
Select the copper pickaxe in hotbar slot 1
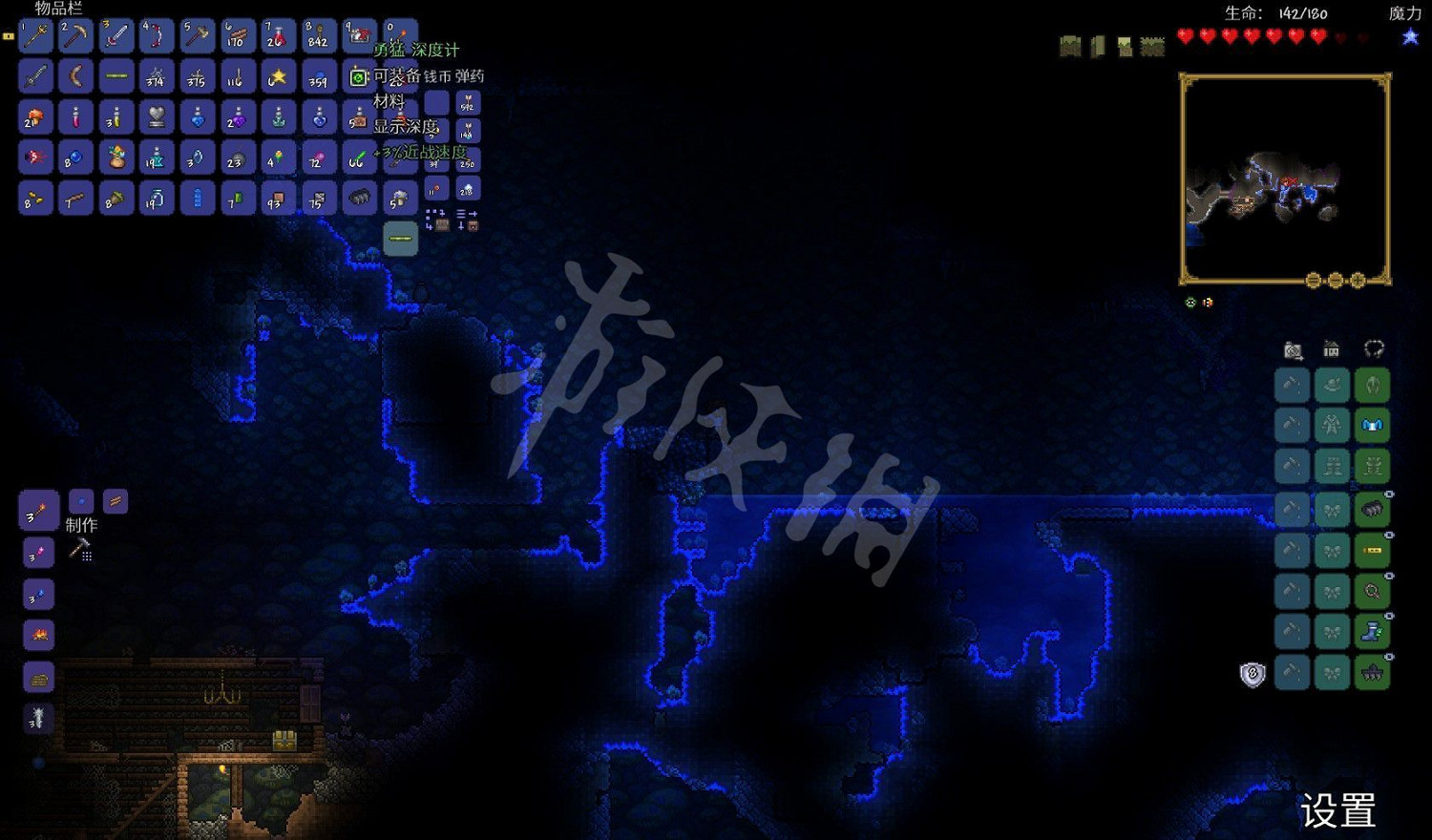(35, 35)
